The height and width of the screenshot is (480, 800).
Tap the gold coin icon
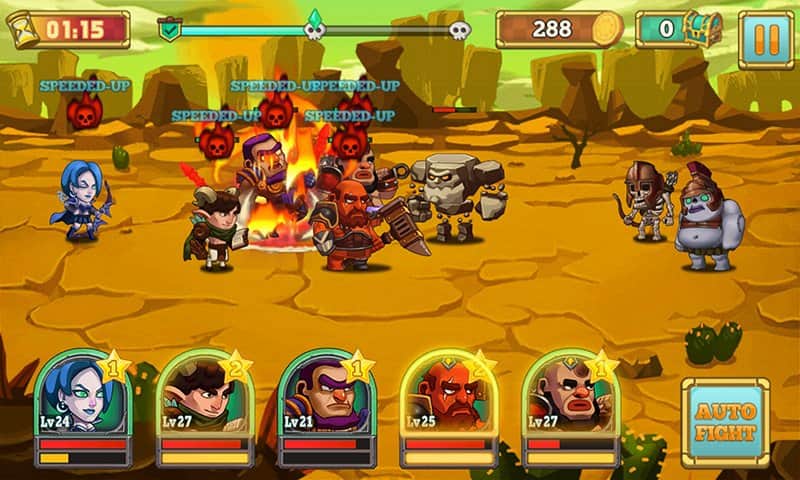(605, 29)
